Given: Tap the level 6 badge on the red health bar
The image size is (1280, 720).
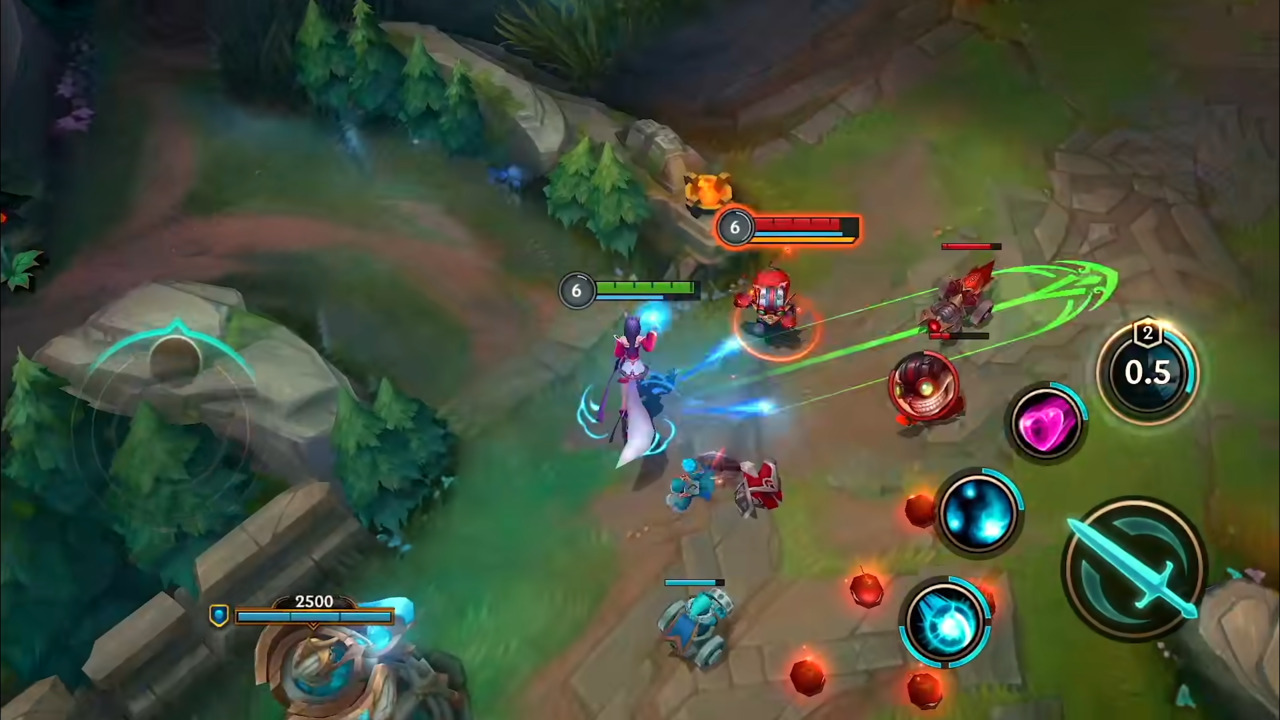Looking at the screenshot, I should point(735,228).
